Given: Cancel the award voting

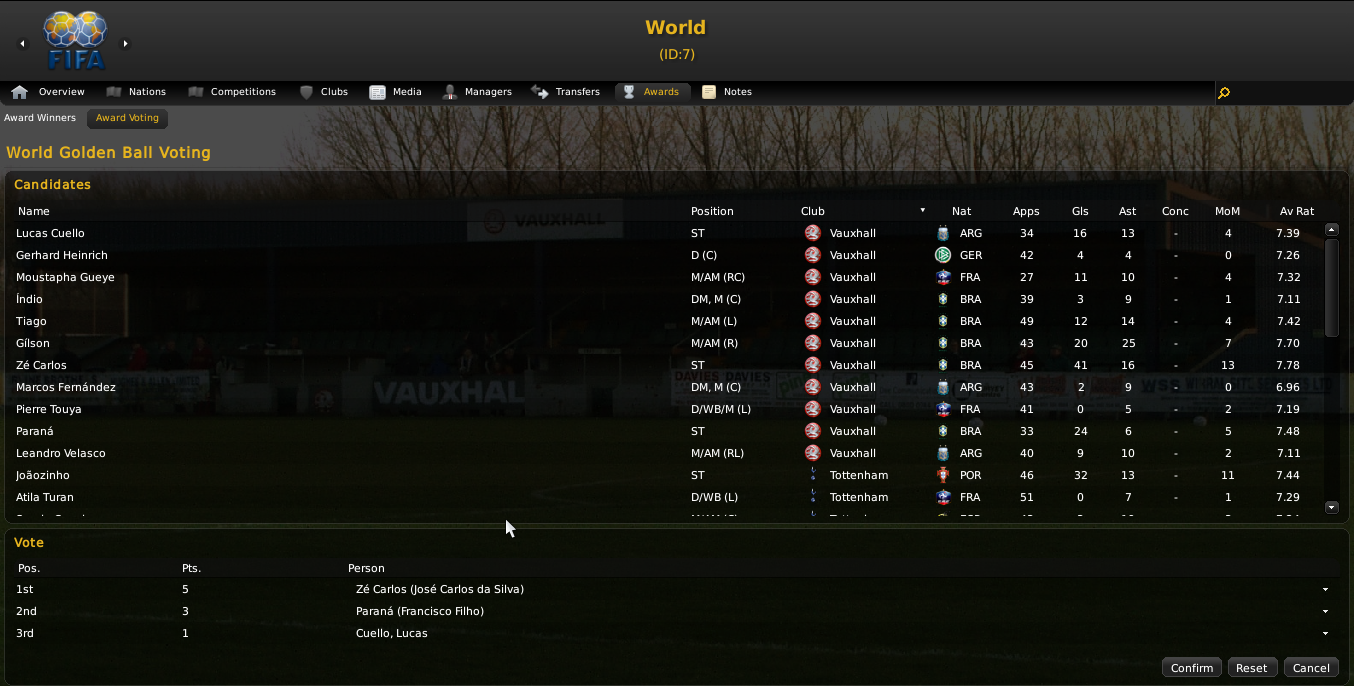Looking at the screenshot, I should pos(1311,668).
